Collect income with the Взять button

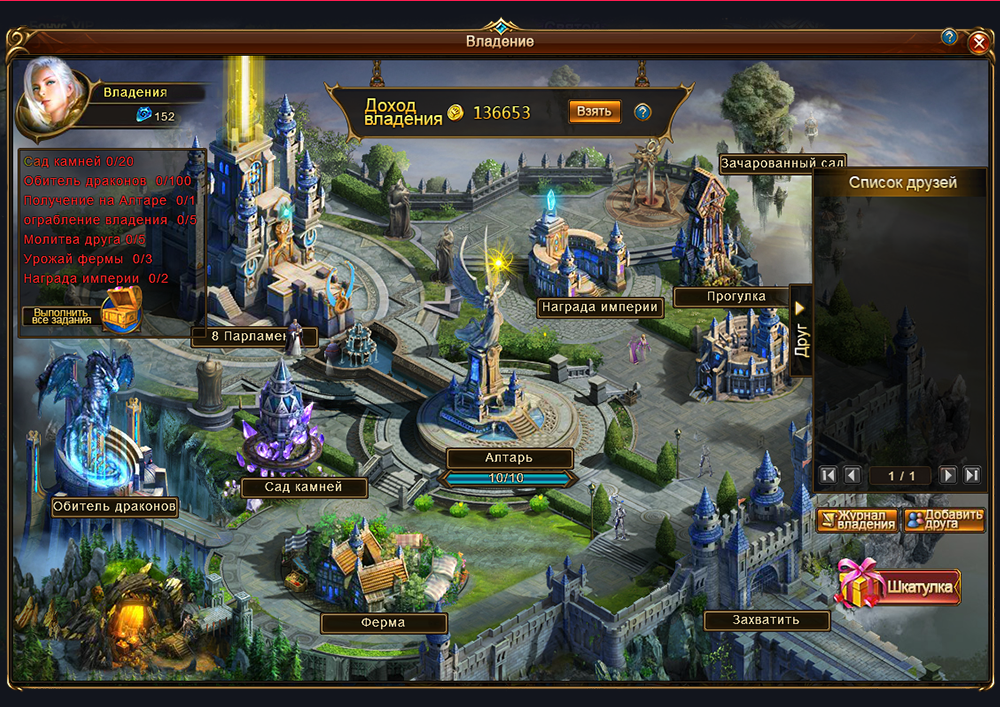point(594,111)
